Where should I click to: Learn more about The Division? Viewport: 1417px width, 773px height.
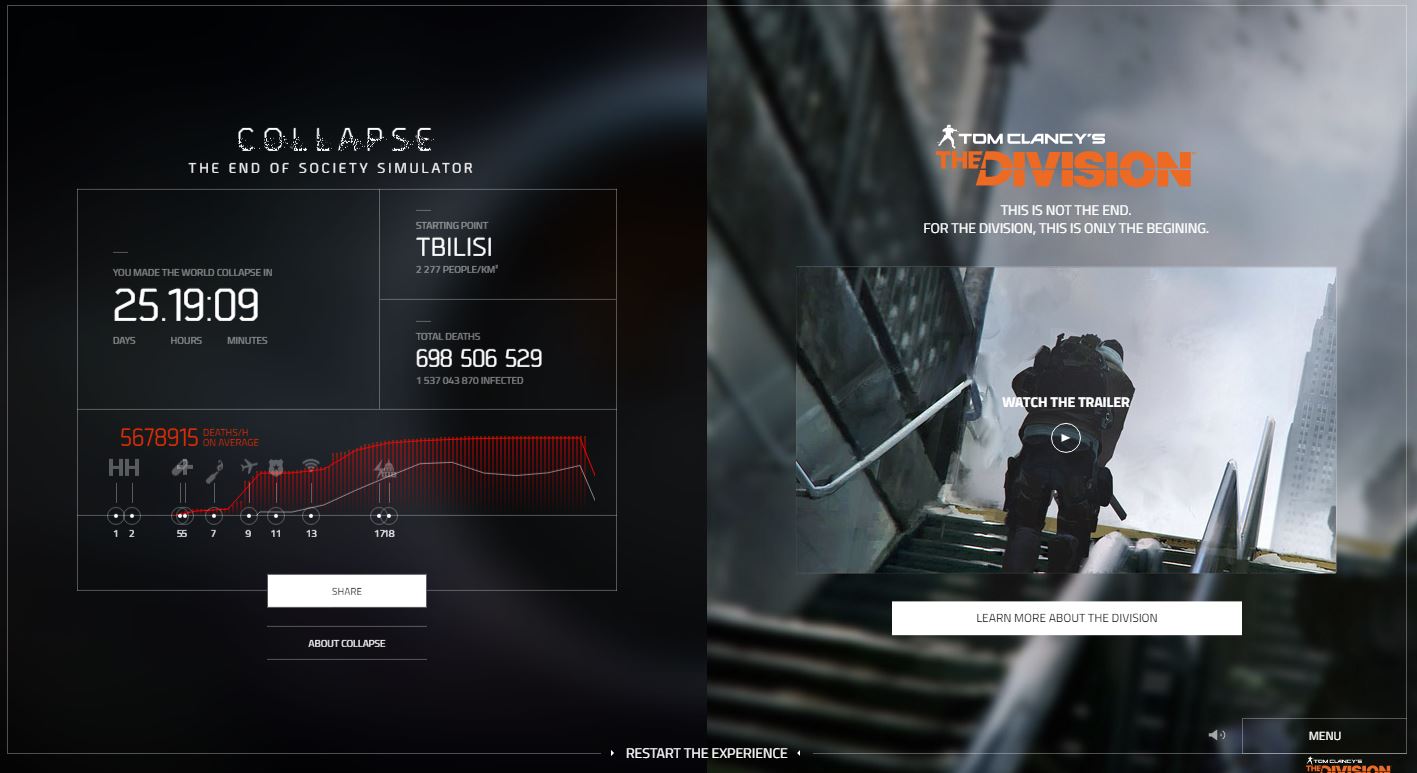pos(1066,618)
